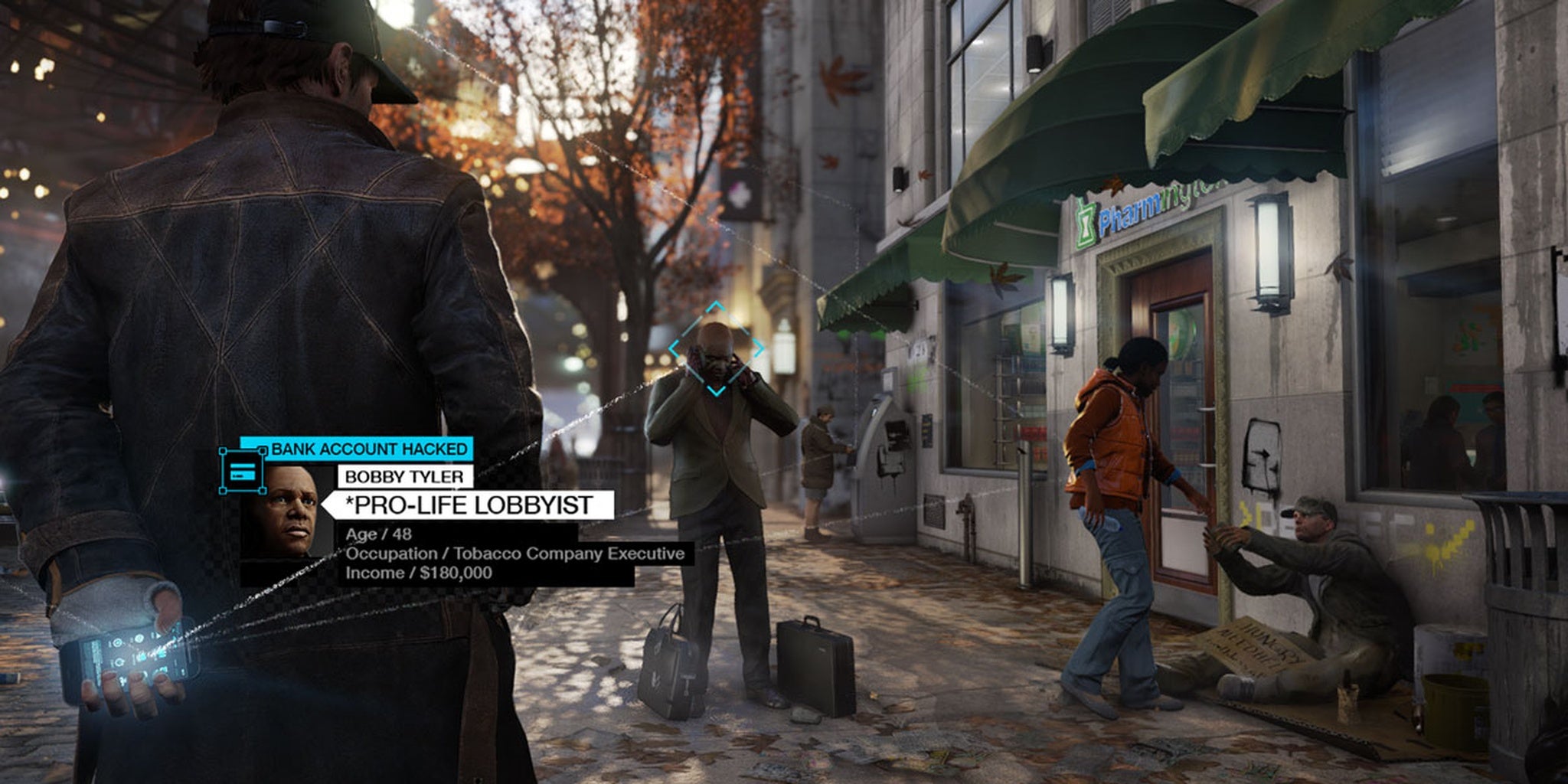Select the Bobby Tyler name tag

(405, 476)
